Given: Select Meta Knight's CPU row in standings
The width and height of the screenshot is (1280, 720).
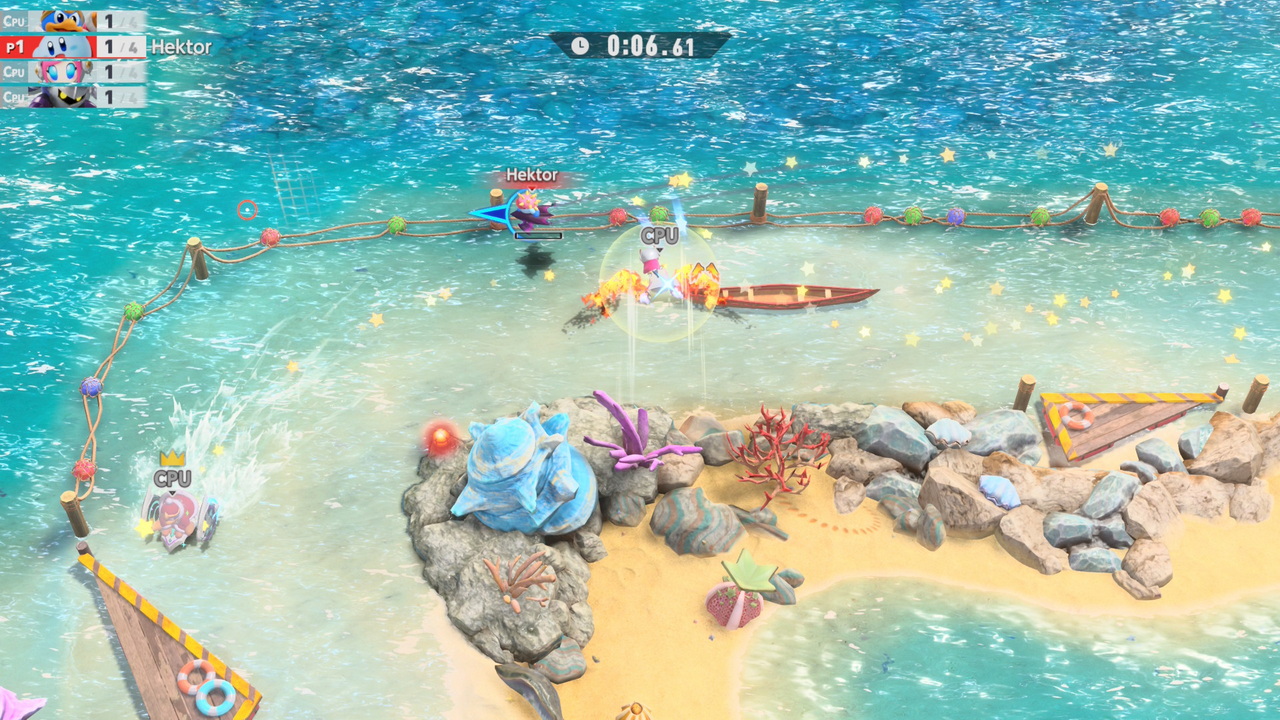Looking at the screenshot, I should click(x=73, y=97).
